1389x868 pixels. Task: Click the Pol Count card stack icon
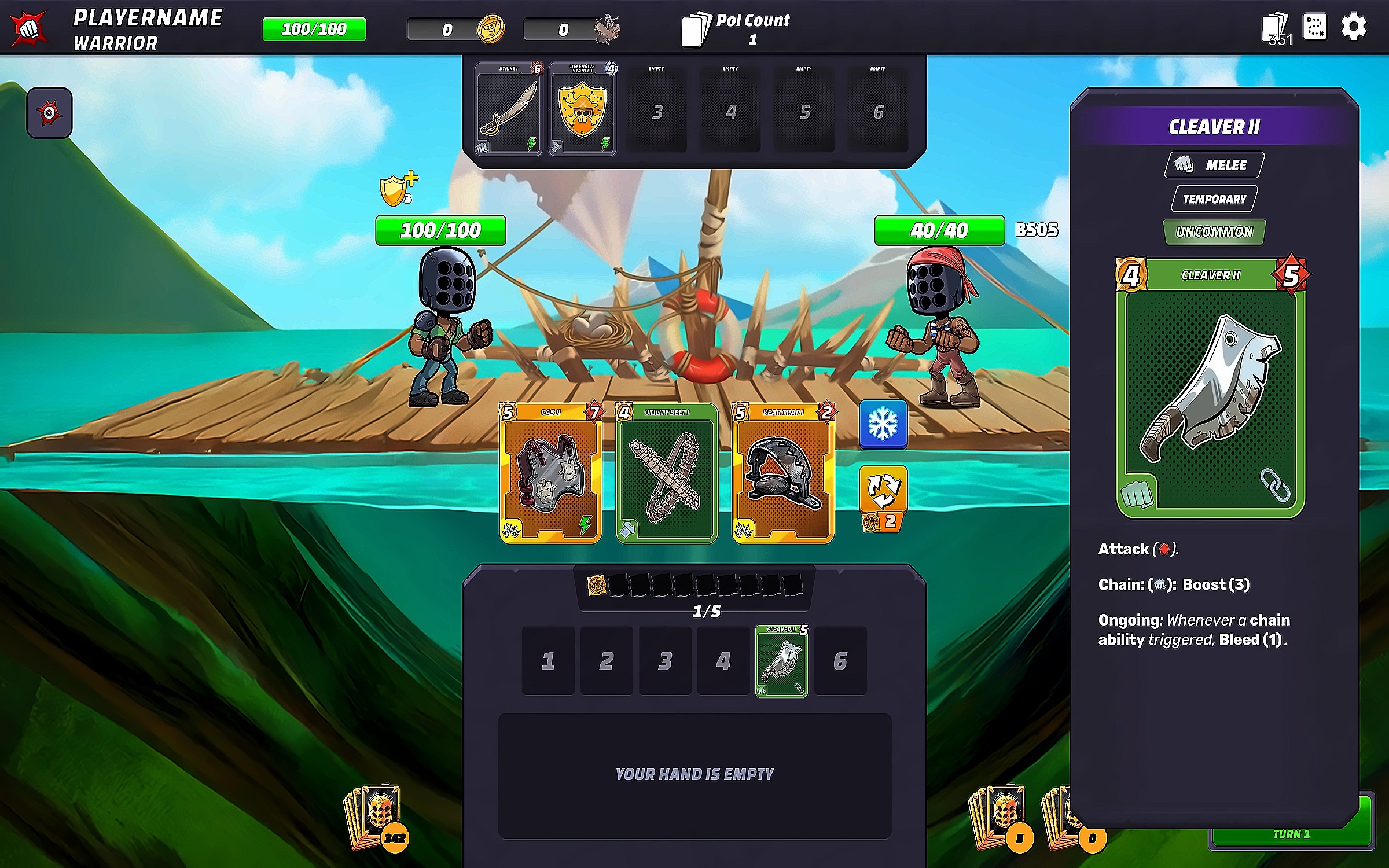click(x=696, y=29)
